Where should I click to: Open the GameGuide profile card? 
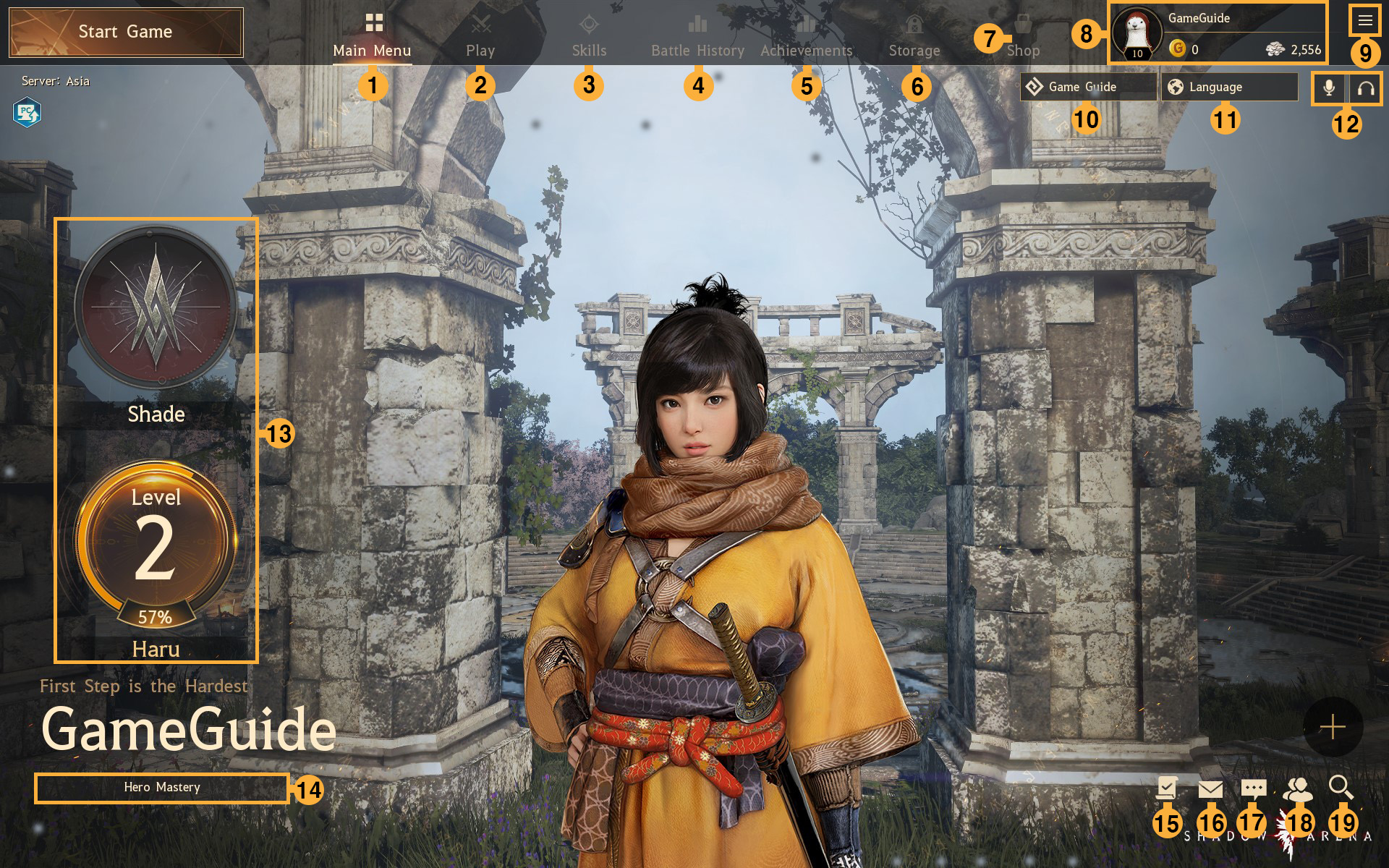click(x=1215, y=33)
